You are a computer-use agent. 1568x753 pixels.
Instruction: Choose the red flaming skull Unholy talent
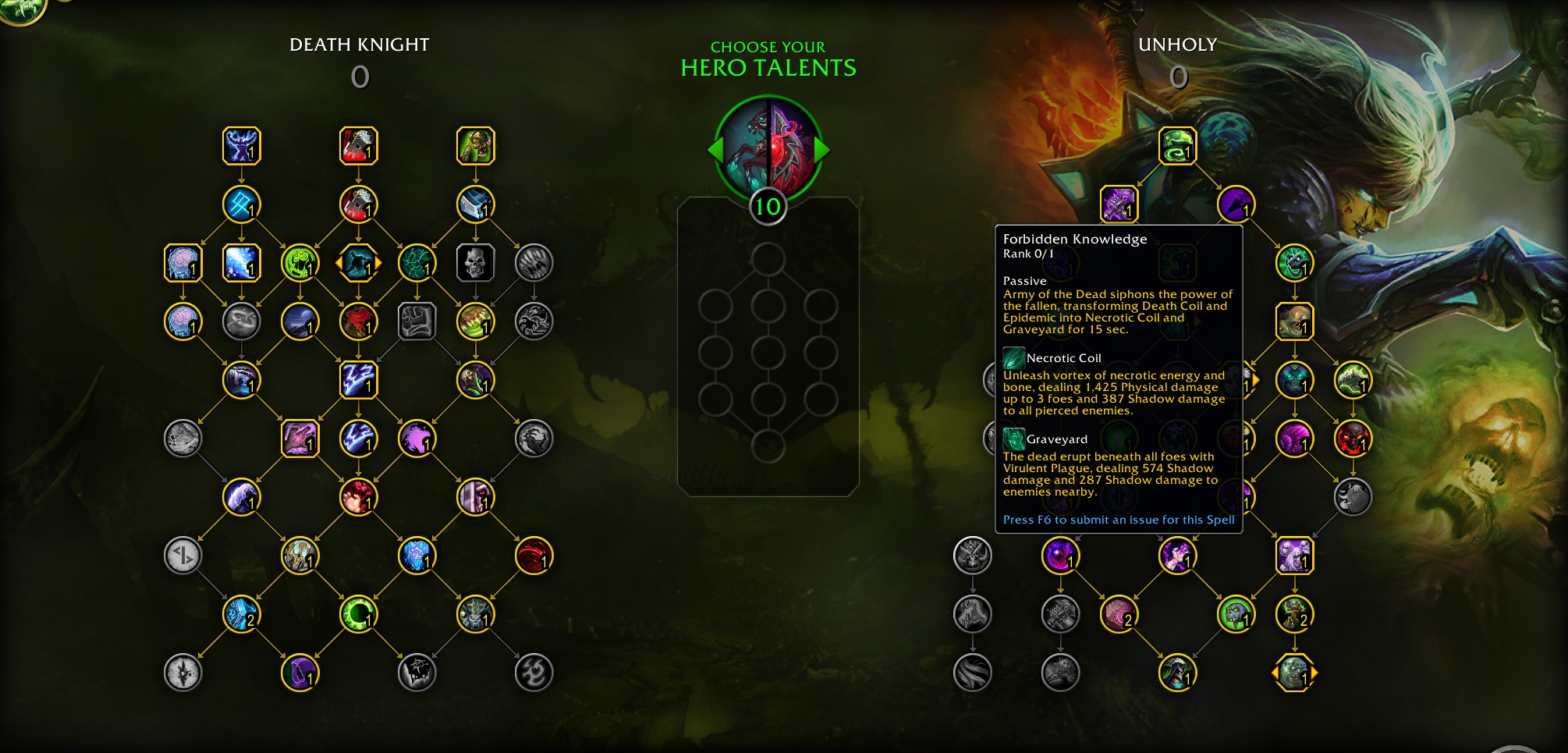1353,439
